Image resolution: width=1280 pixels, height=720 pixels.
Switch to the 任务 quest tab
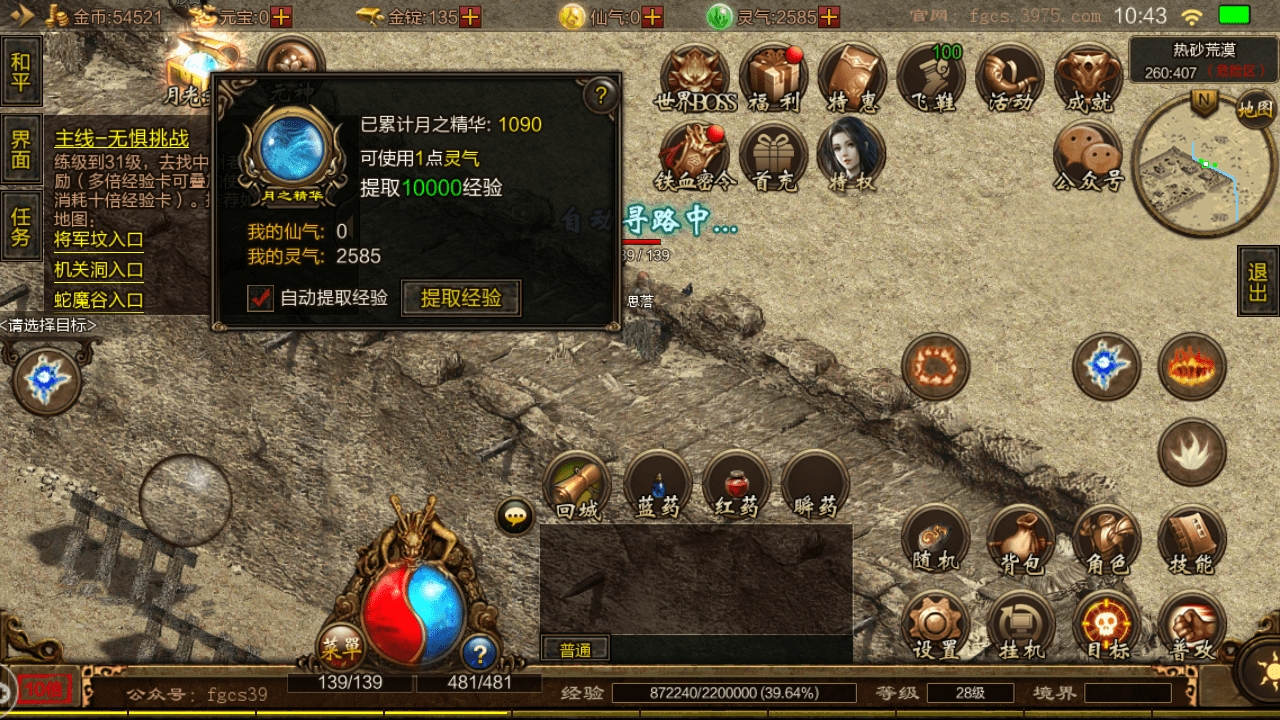[21, 226]
